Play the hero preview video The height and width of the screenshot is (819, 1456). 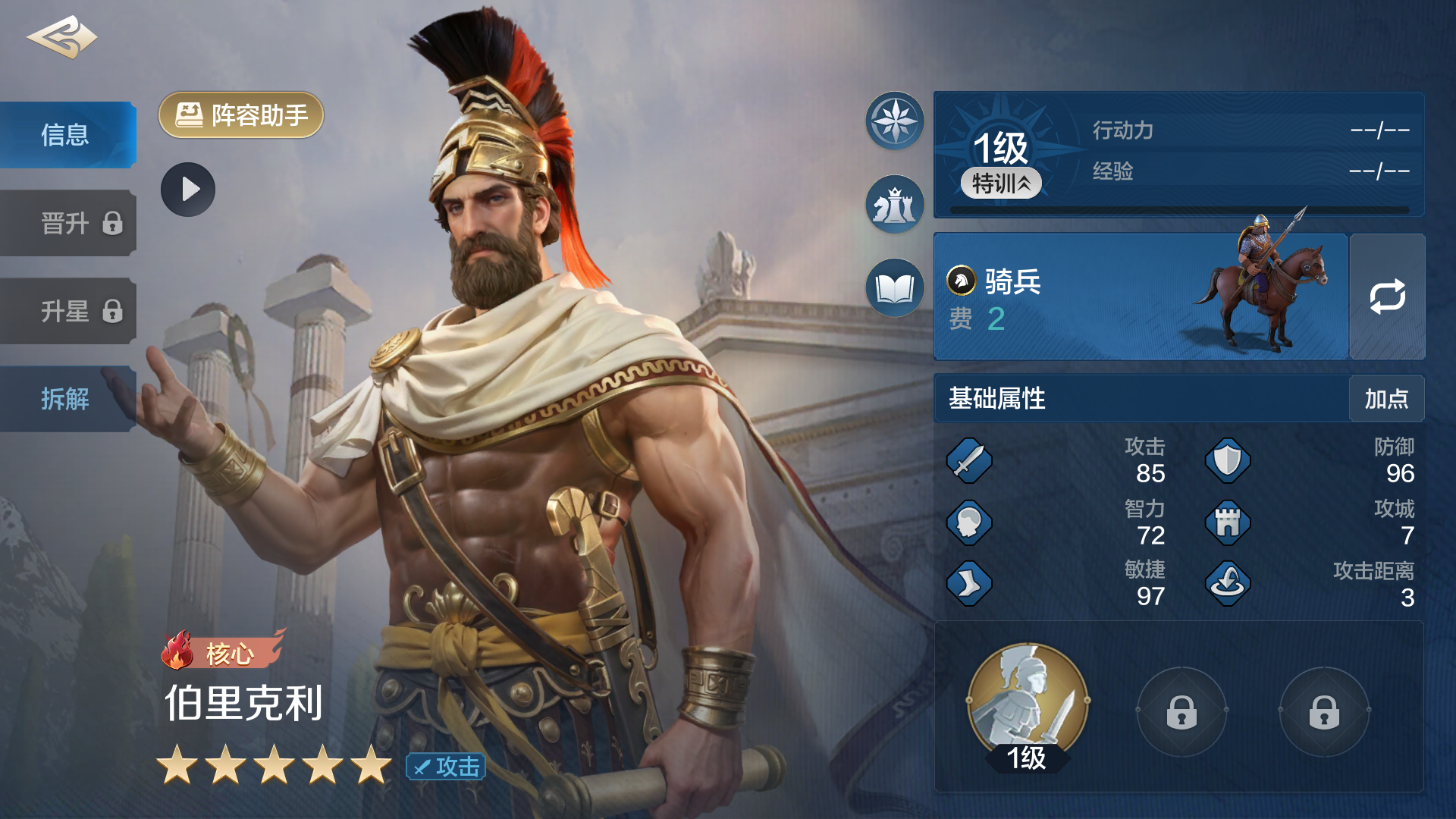188,190
